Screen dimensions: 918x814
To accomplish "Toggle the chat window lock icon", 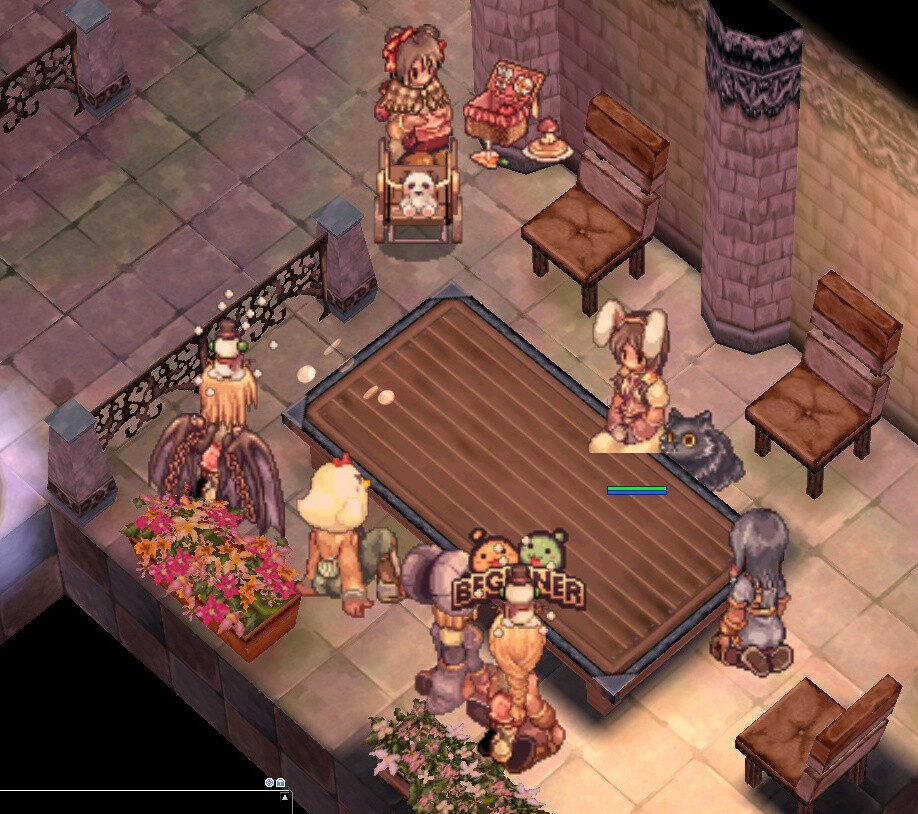I will [281, 782].
